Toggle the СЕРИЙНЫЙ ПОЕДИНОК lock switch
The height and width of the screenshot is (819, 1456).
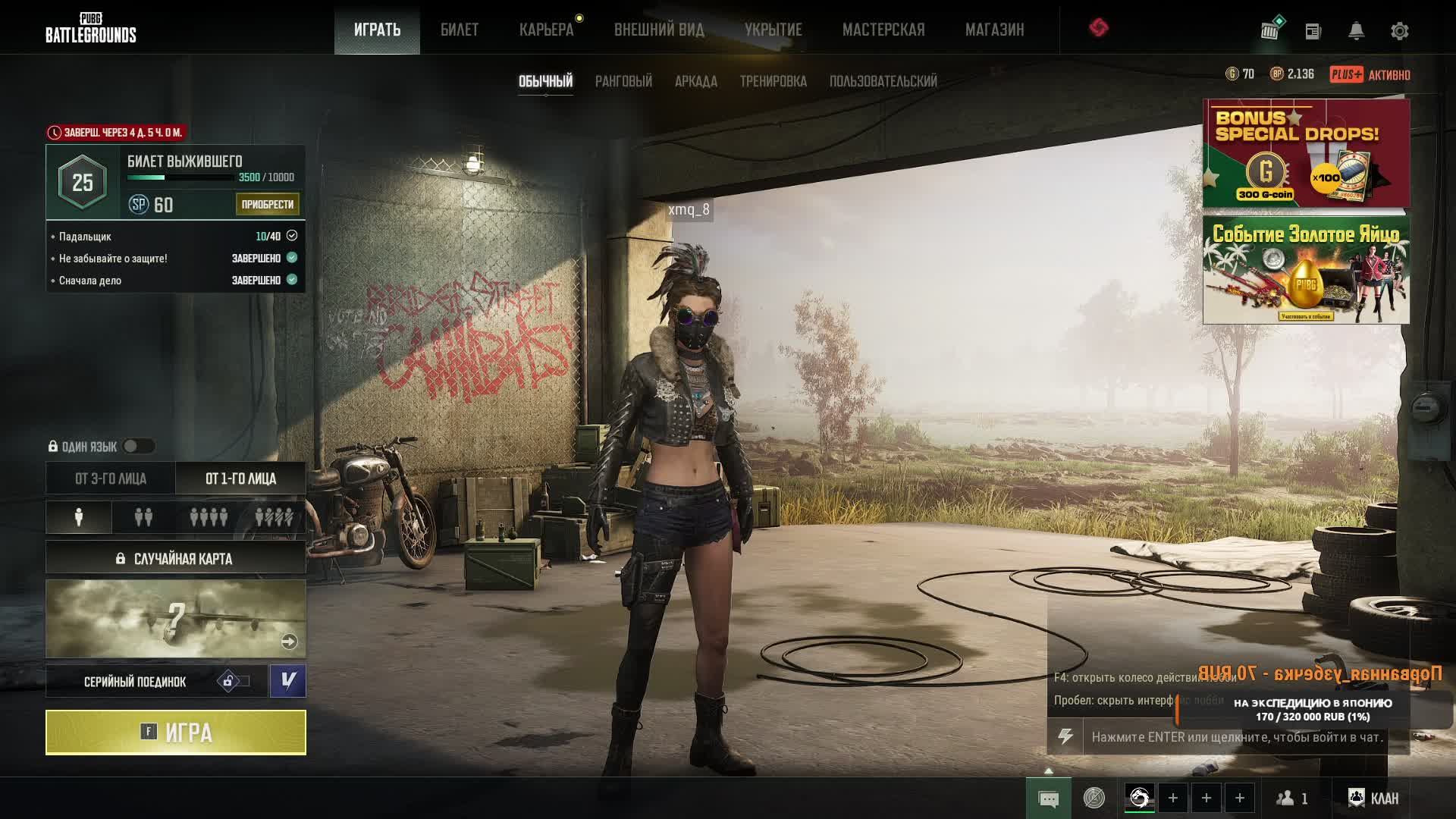[x=233, y=681]
